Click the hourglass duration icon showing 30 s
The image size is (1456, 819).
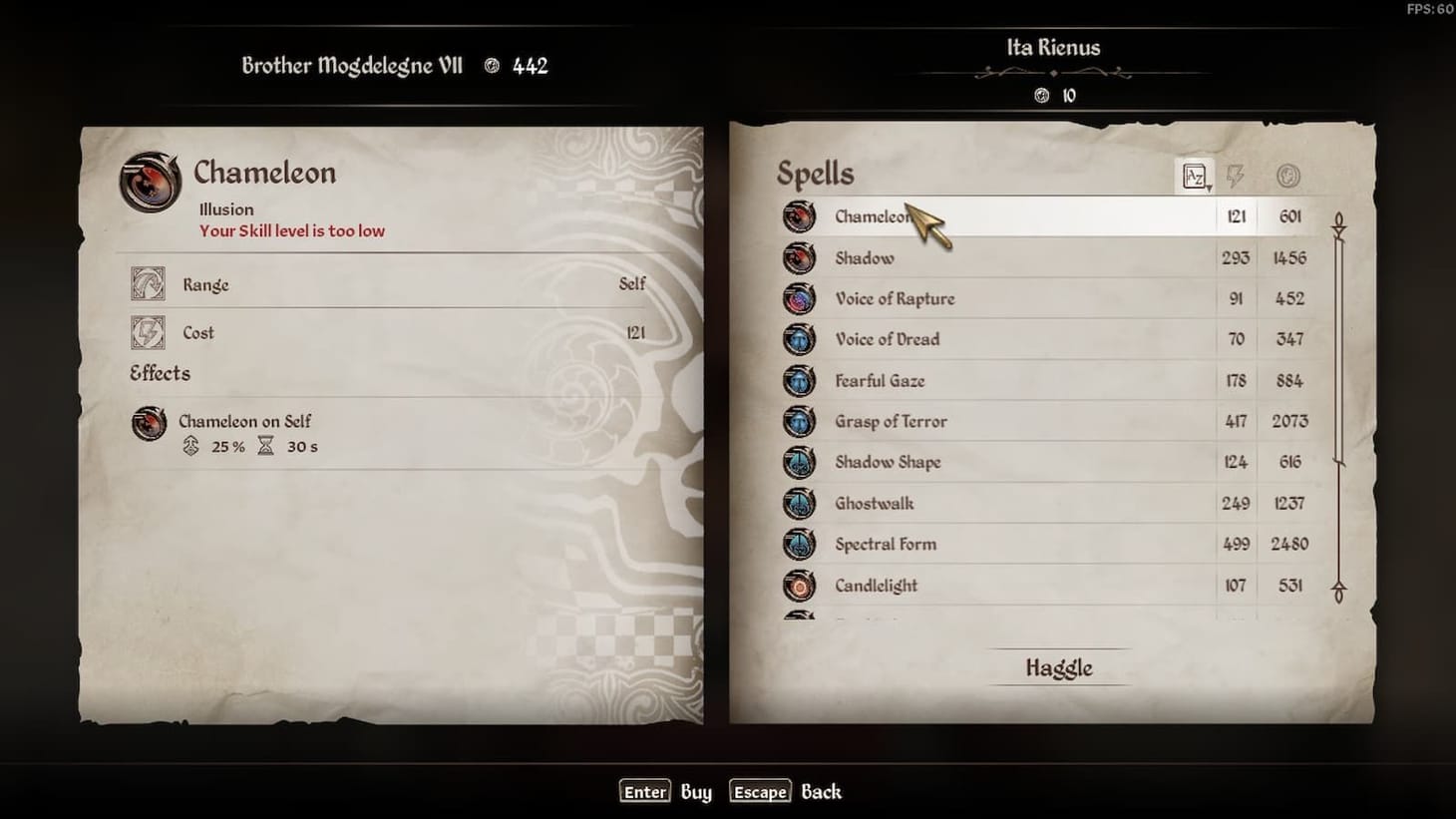tap(265, 447)
